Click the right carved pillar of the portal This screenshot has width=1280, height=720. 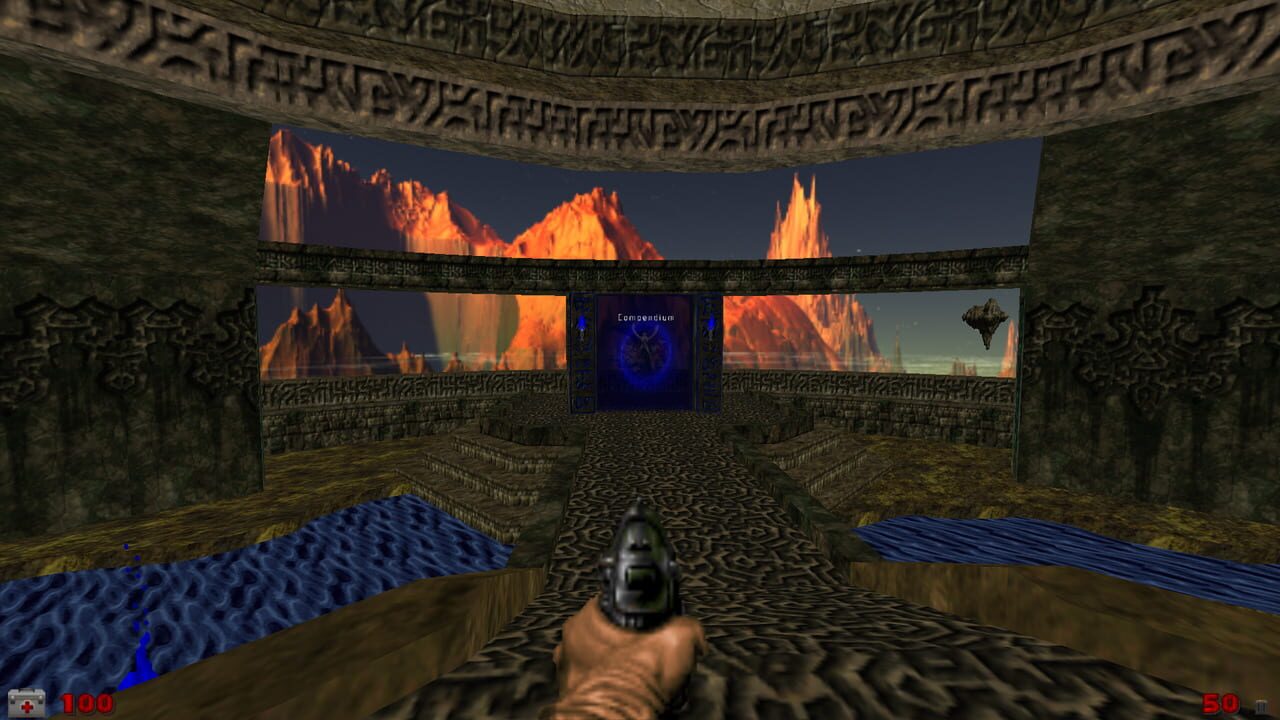(x=712, y=363)
